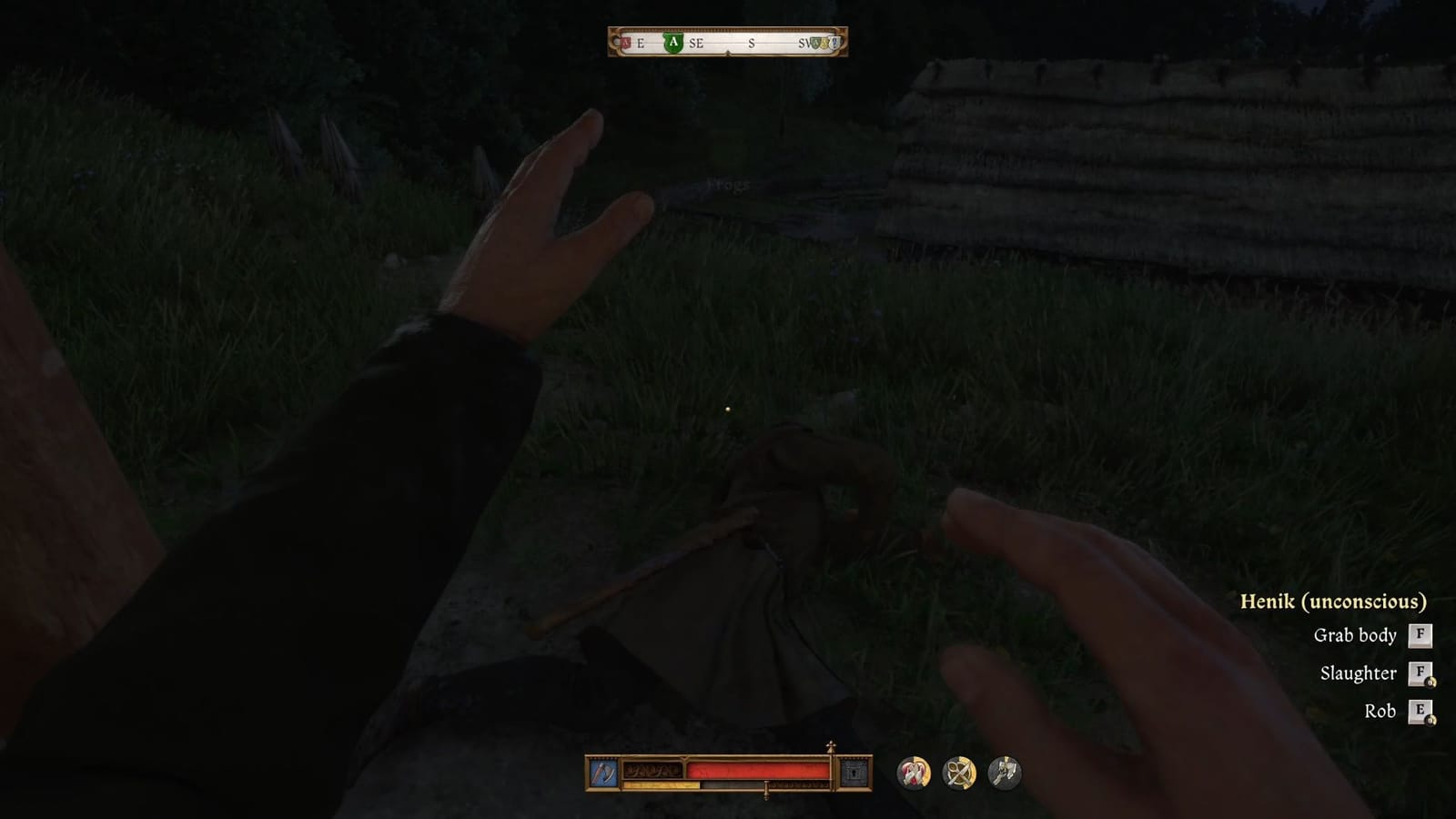Click the yellow stamina bar

[662, 784]
